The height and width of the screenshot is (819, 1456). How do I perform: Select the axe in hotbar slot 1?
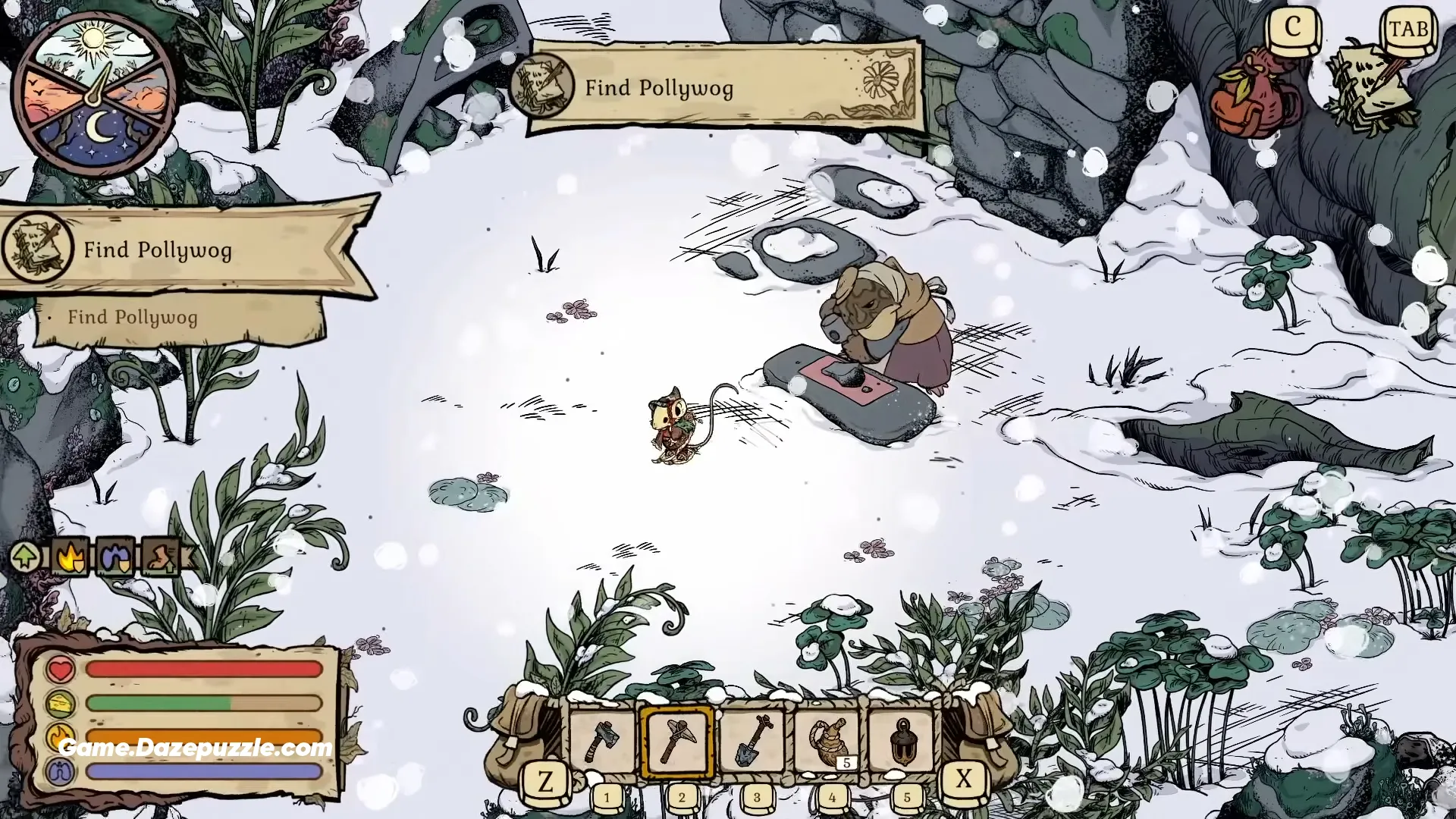click(x=603, y=739)
